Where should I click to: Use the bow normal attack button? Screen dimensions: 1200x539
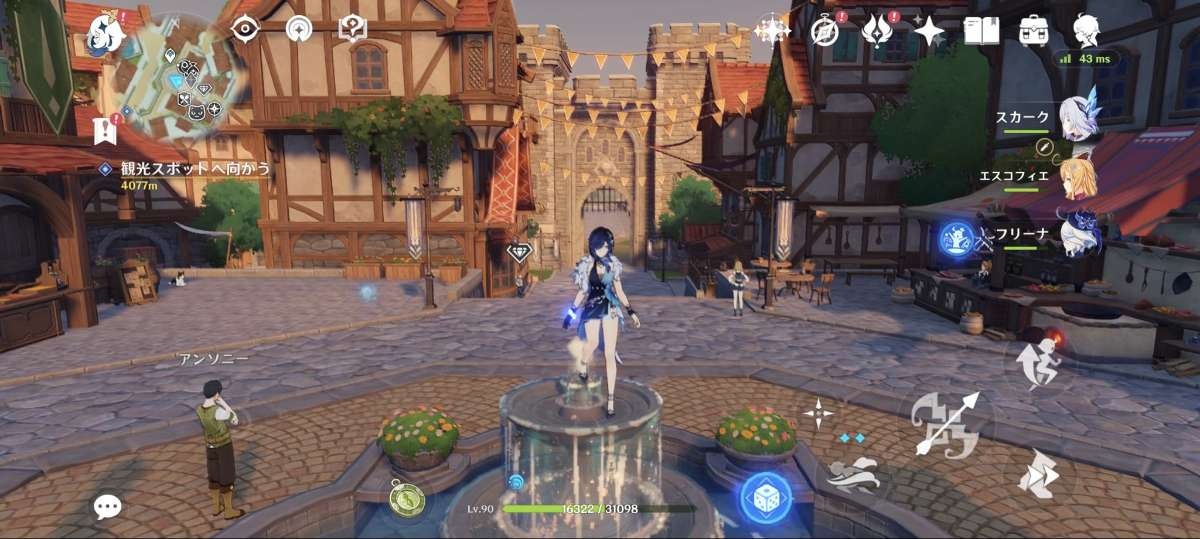(x=944, y=422)
